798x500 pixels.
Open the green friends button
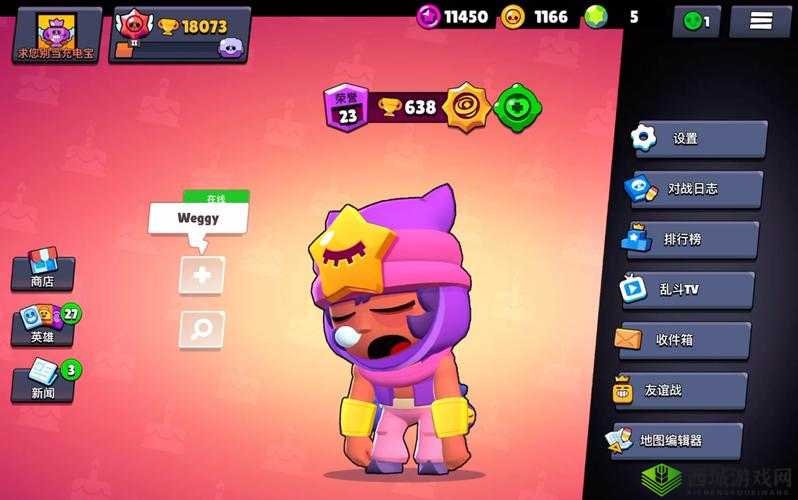[x=696, y=20]
